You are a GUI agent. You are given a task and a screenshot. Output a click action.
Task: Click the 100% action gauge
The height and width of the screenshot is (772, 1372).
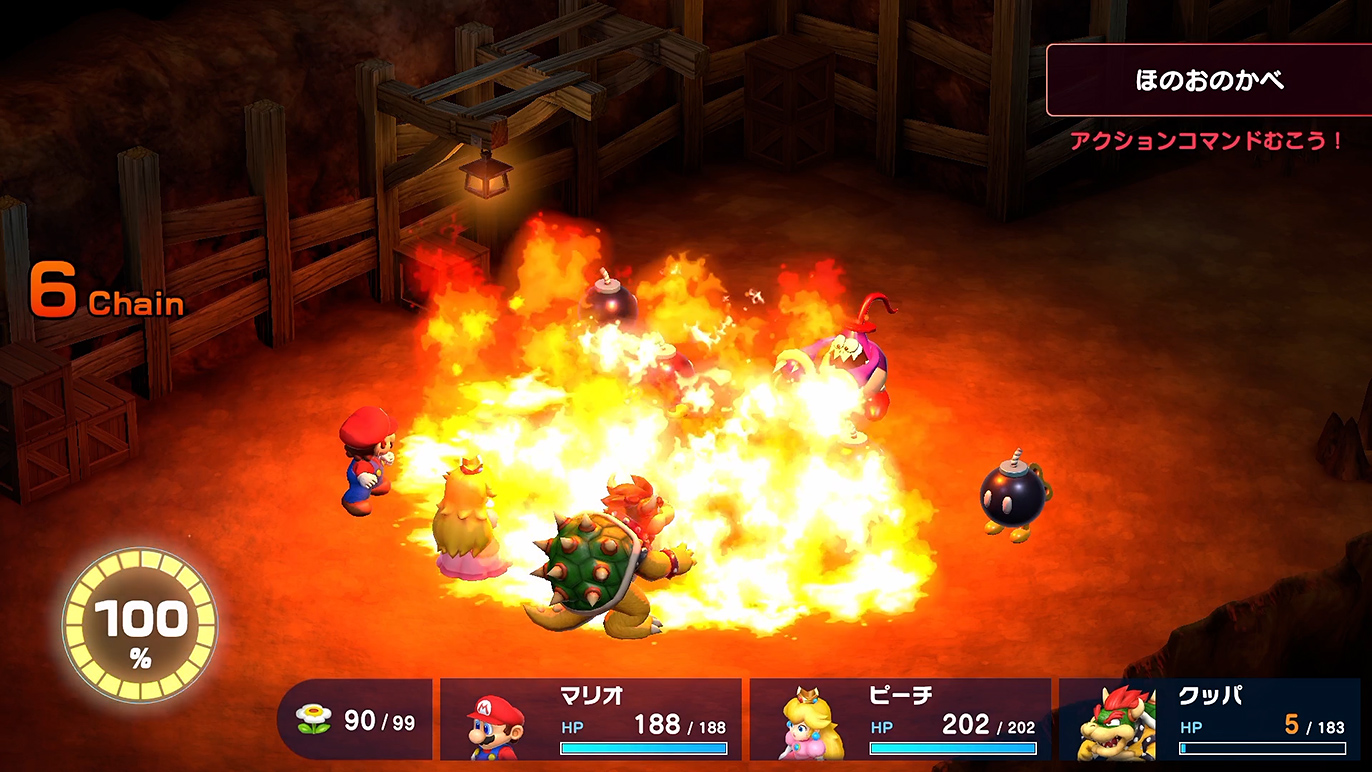click(x=140, y=627)
